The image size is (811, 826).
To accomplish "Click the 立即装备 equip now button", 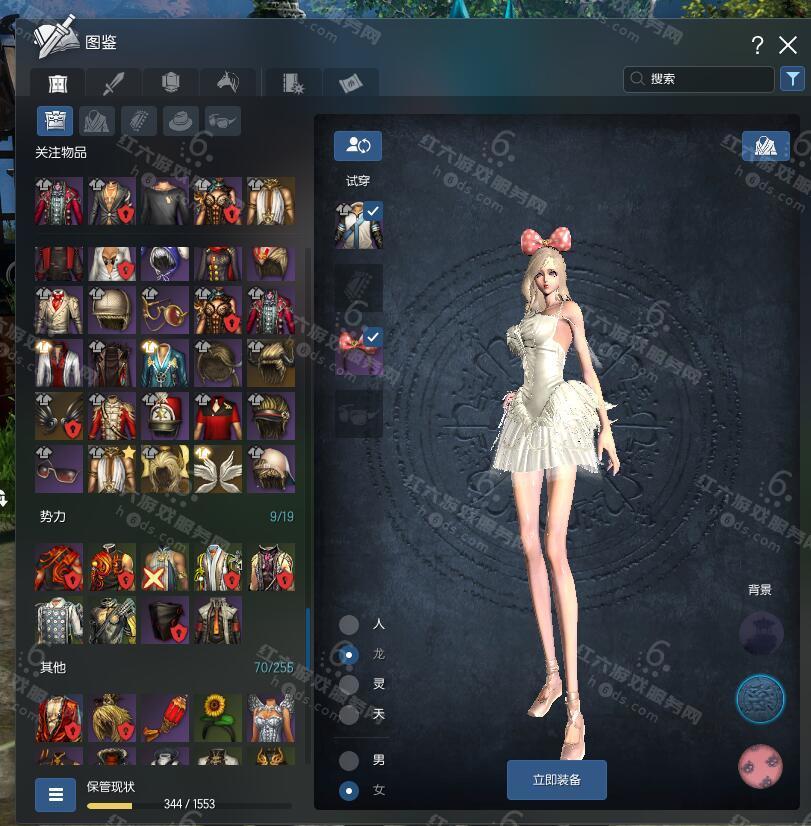I will click(556, 779).
